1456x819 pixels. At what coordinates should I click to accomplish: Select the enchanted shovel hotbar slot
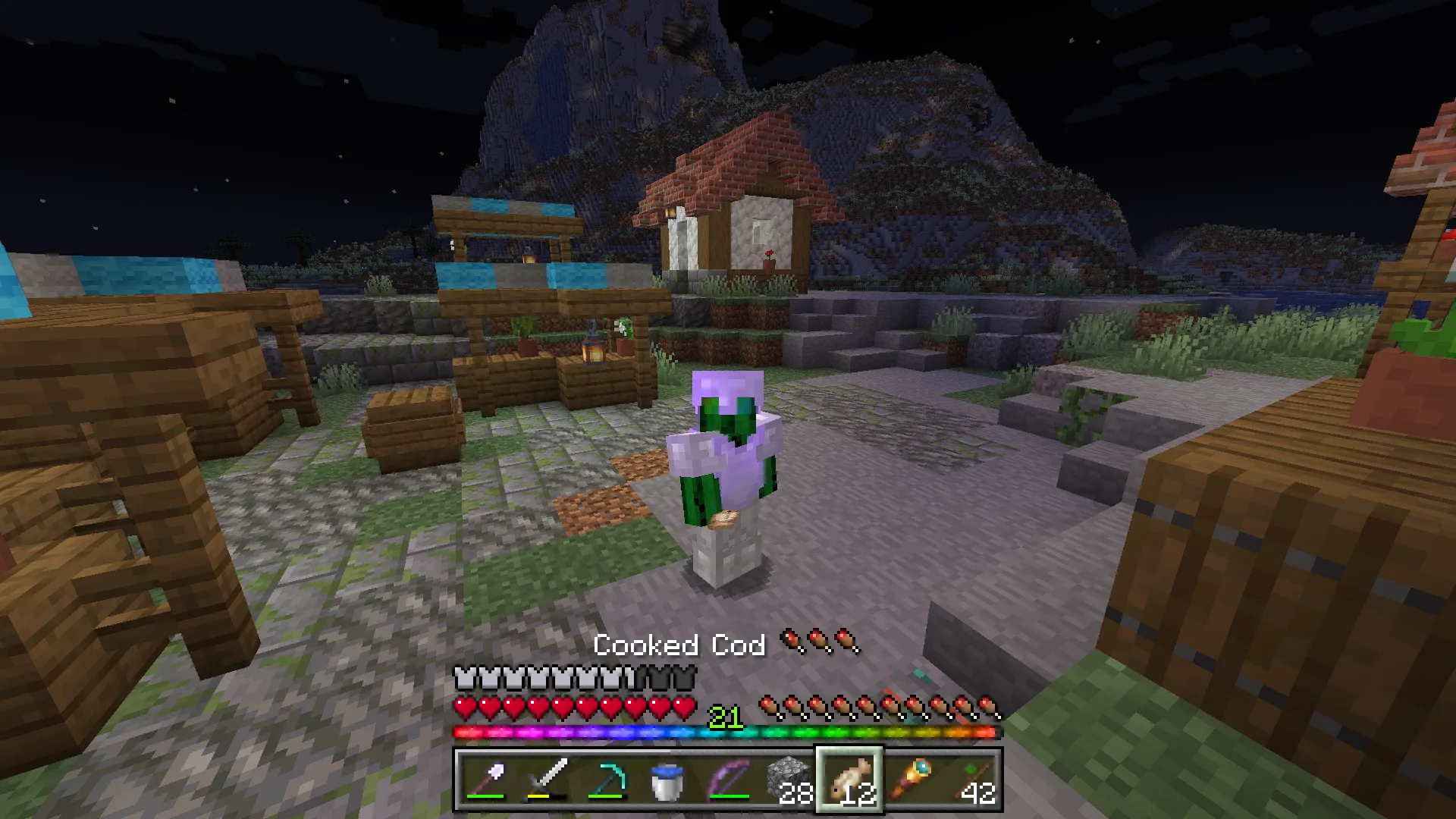486,780
